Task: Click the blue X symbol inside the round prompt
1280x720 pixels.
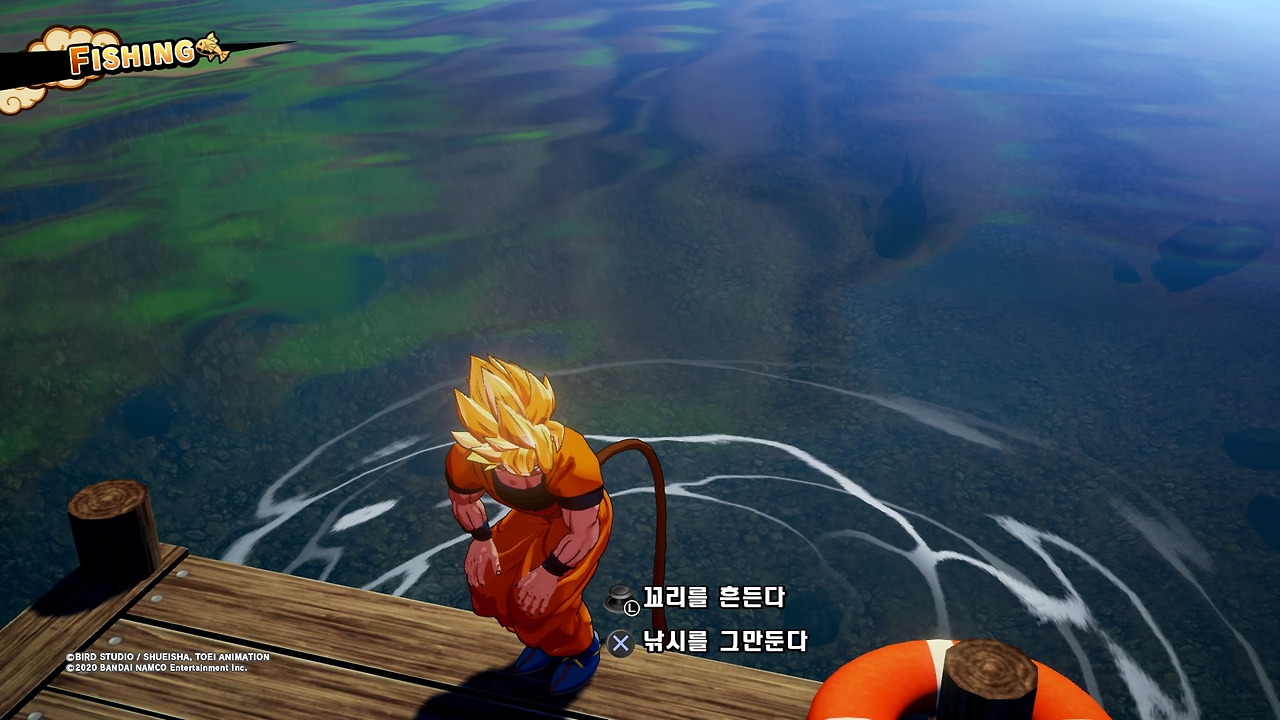Action: [621, 643]
